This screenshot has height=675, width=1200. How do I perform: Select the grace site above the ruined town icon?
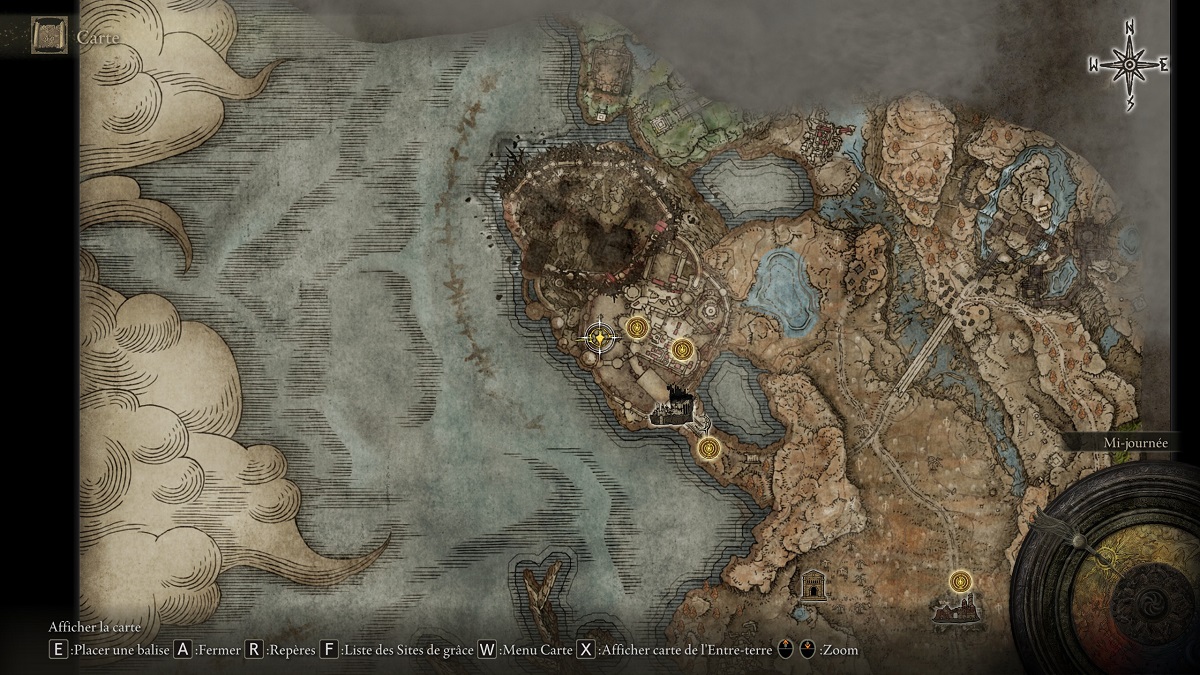click(x=960, y=580)
